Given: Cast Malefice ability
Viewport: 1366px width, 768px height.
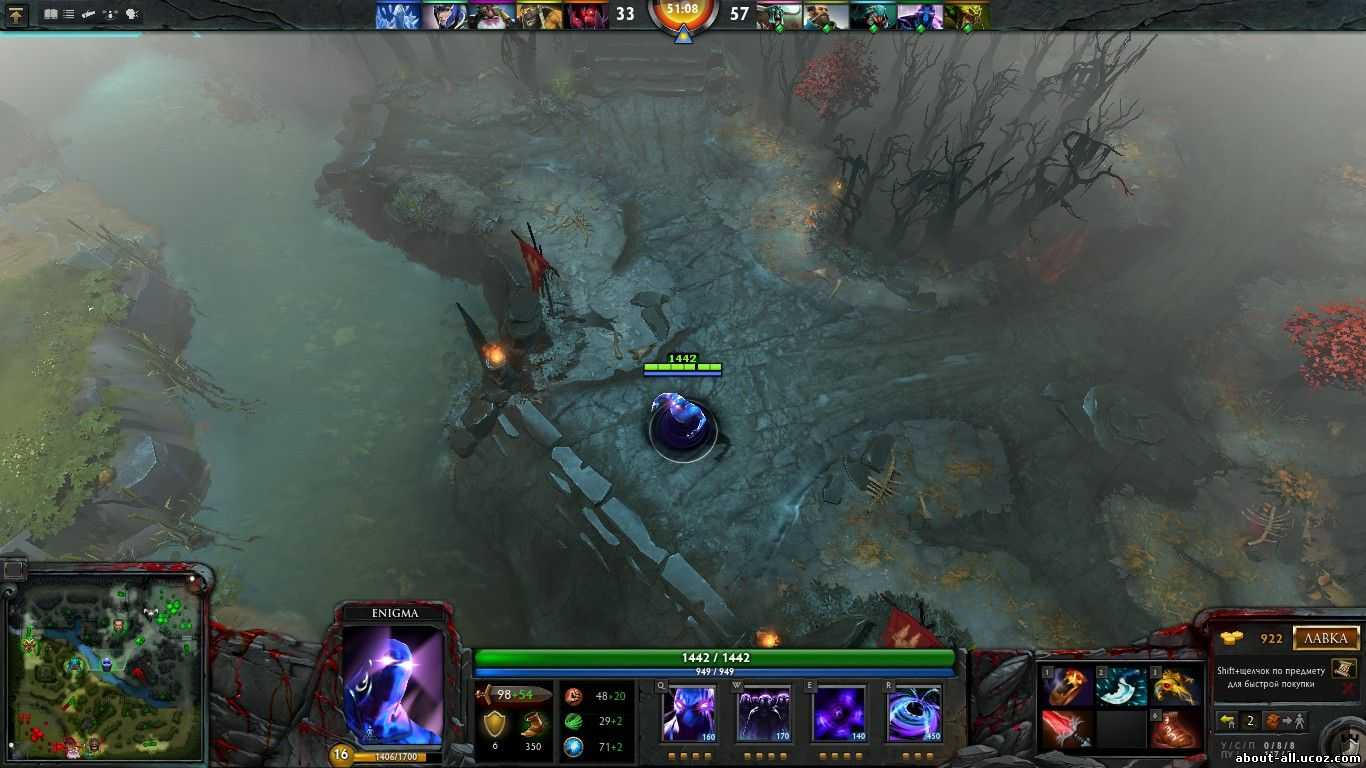Looking at the screenshot, I should [x=688, y=713].
